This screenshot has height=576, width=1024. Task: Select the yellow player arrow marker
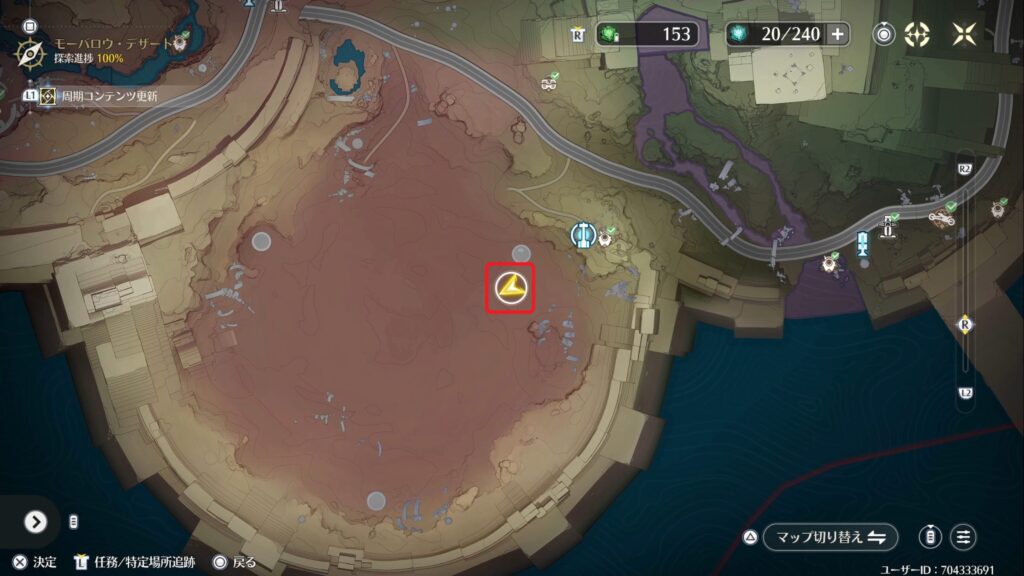coord(510,289)
